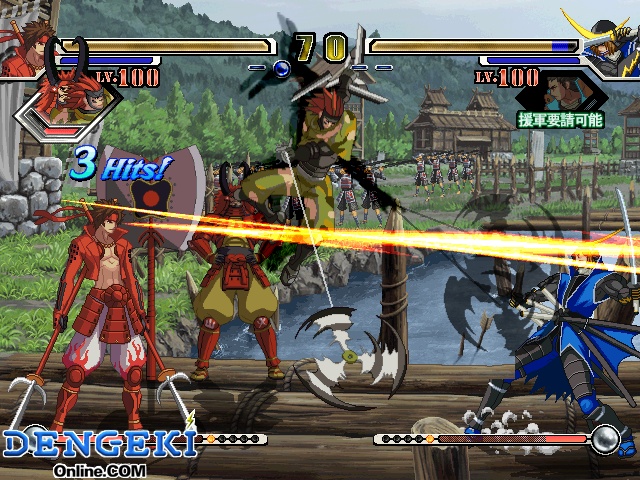The height and width of the screenshot is (480, 640).
Task: Select the right-side assist character portrait
Action: point(560,95)
